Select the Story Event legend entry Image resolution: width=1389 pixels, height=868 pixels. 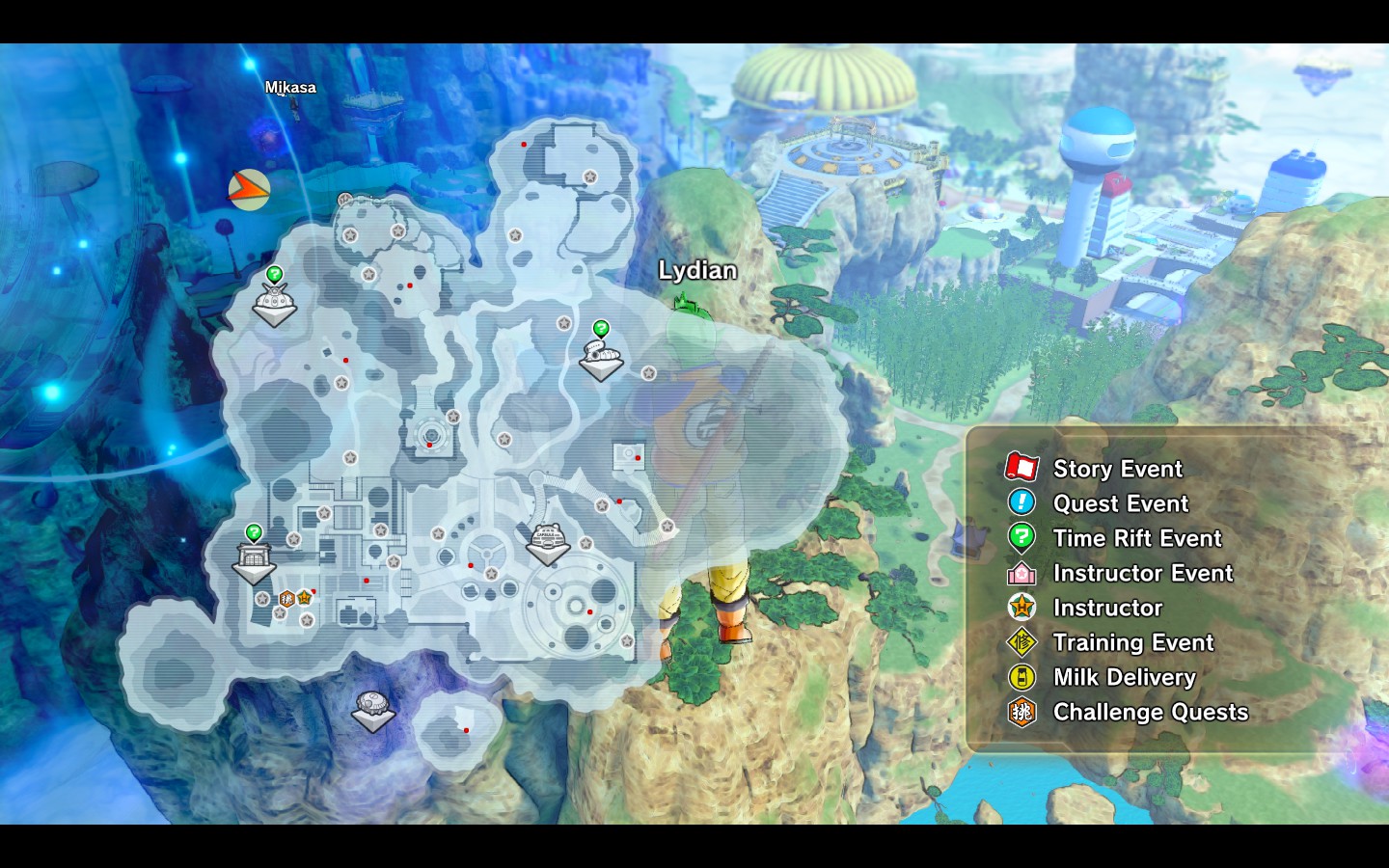pyautogui.click(x=1117, y=469)
